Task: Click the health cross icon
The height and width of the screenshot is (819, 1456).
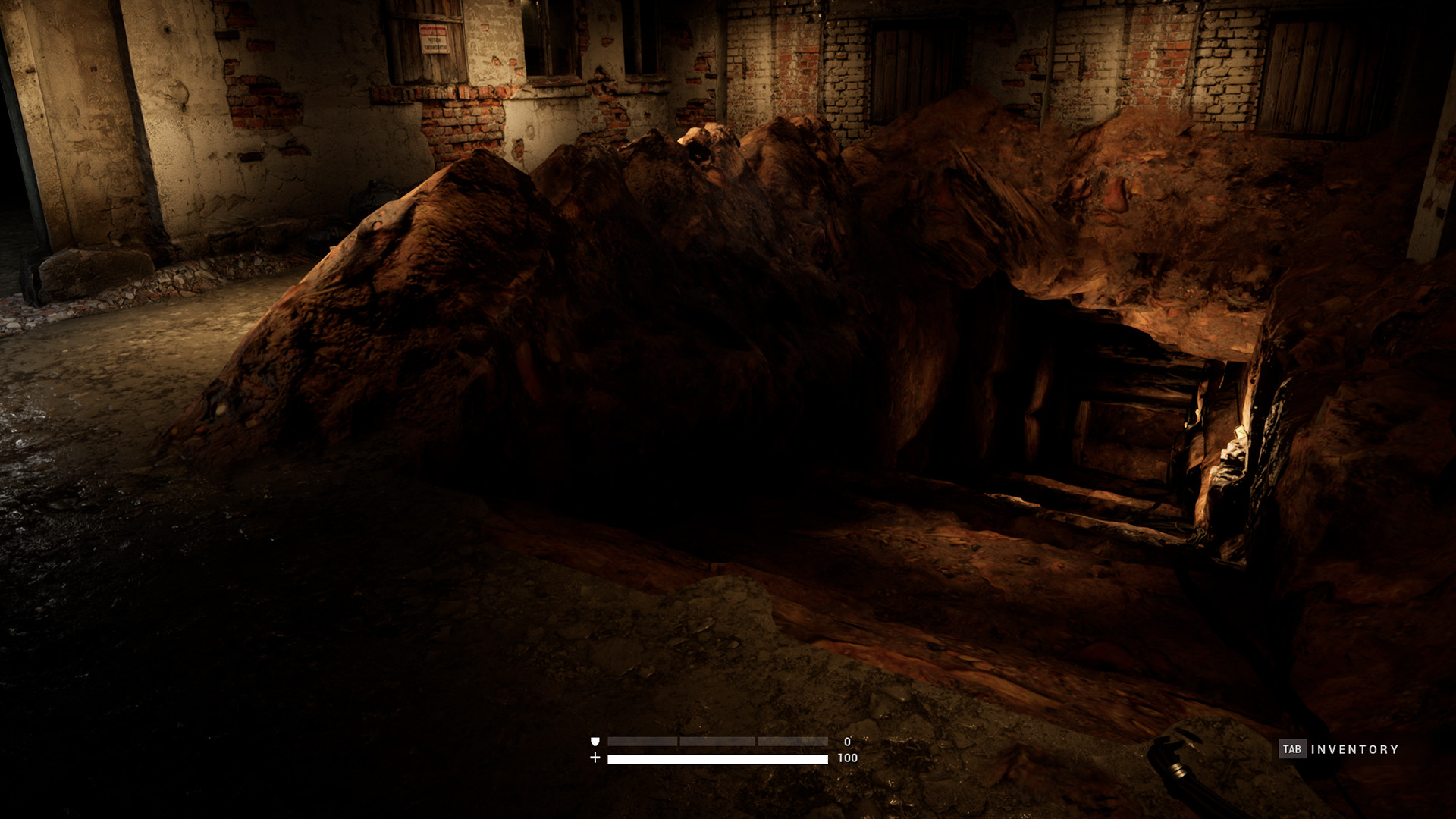Action: point(595,759)
